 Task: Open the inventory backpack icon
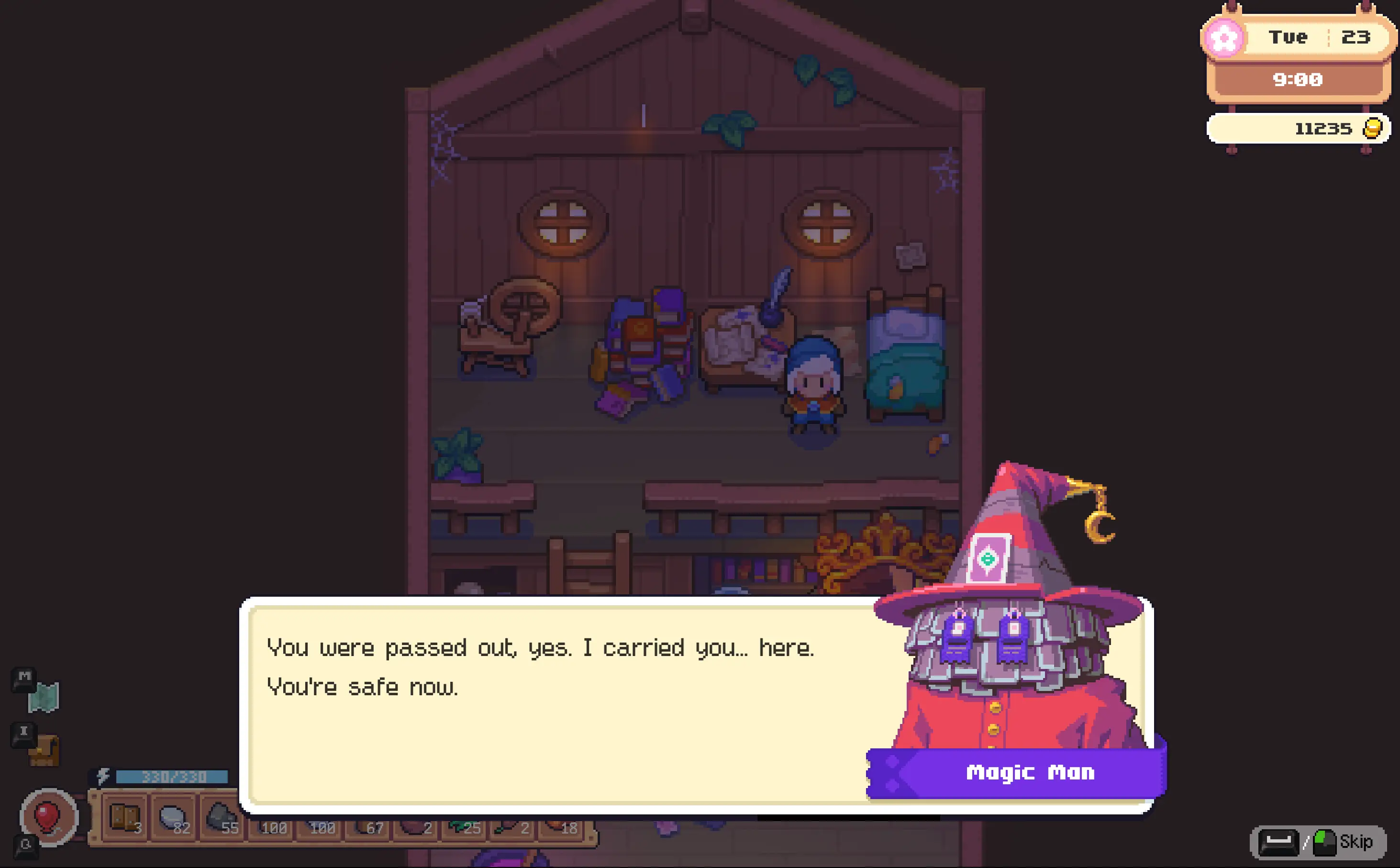point(44,750)
